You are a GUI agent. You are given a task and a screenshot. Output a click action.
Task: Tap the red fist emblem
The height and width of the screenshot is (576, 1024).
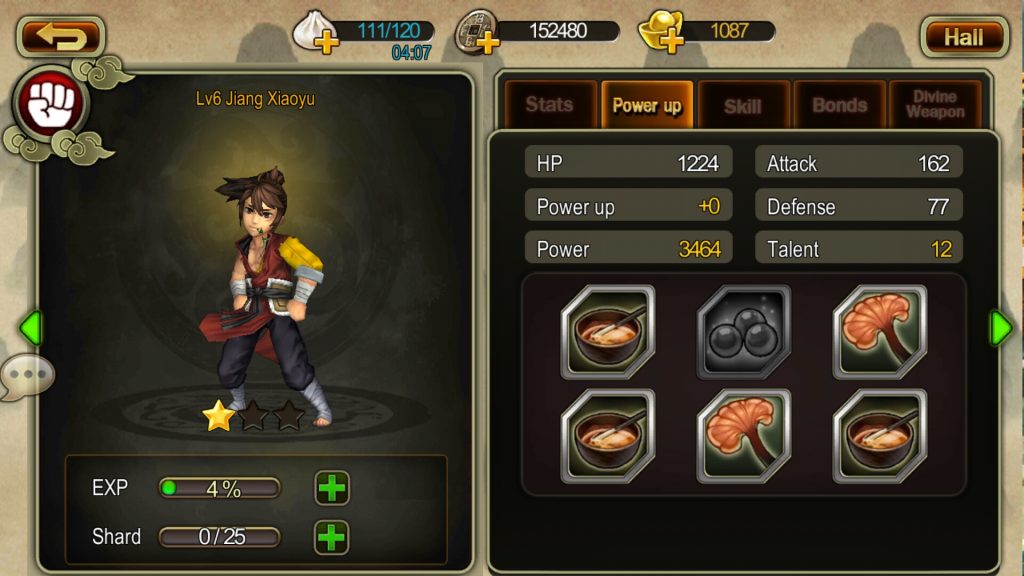[50, 104]
